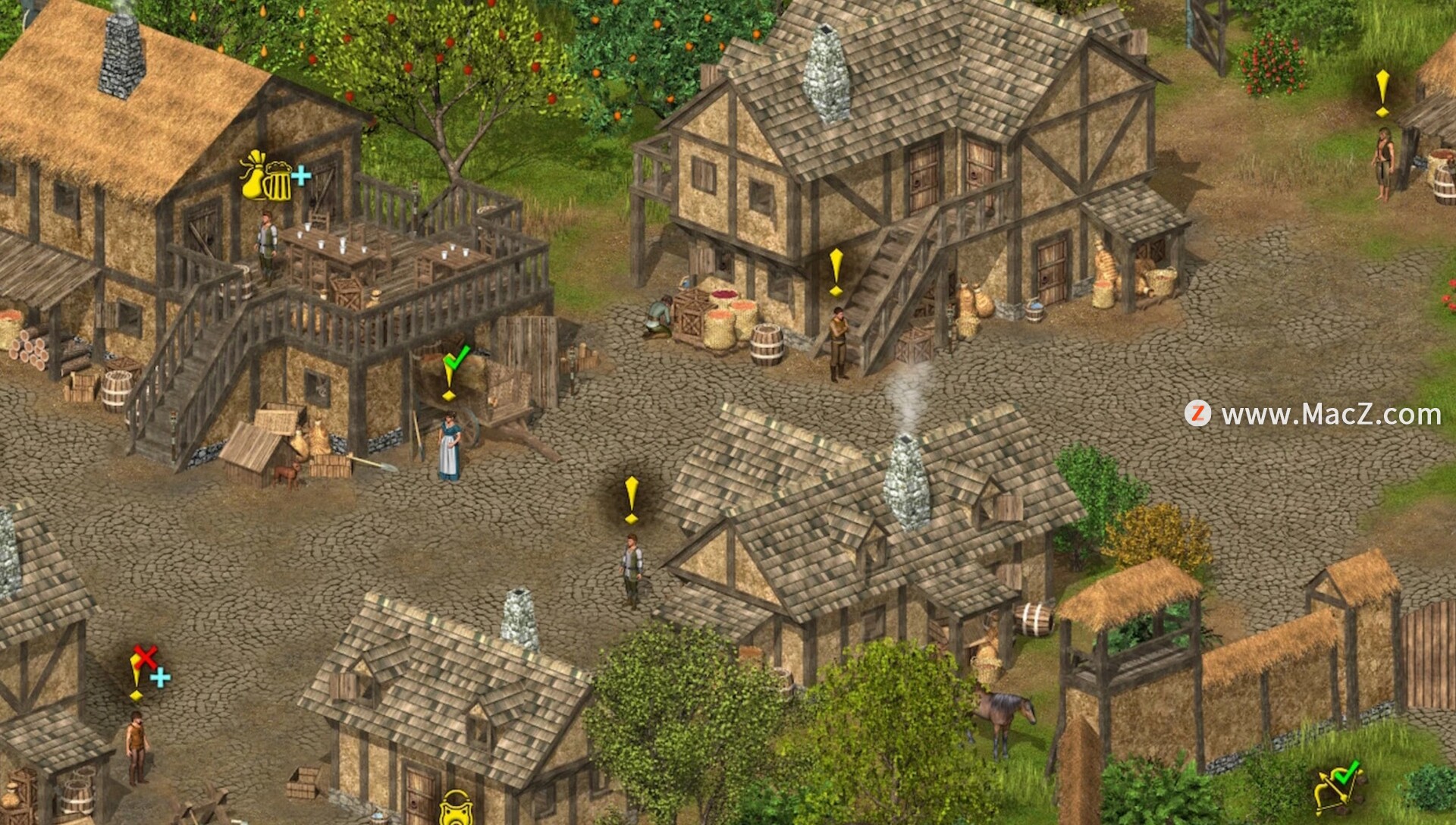Select the exclamation marker above the shirtless villager
Screen dimensions: 1456x825
pyautogui.click(x=1382, y=93)
